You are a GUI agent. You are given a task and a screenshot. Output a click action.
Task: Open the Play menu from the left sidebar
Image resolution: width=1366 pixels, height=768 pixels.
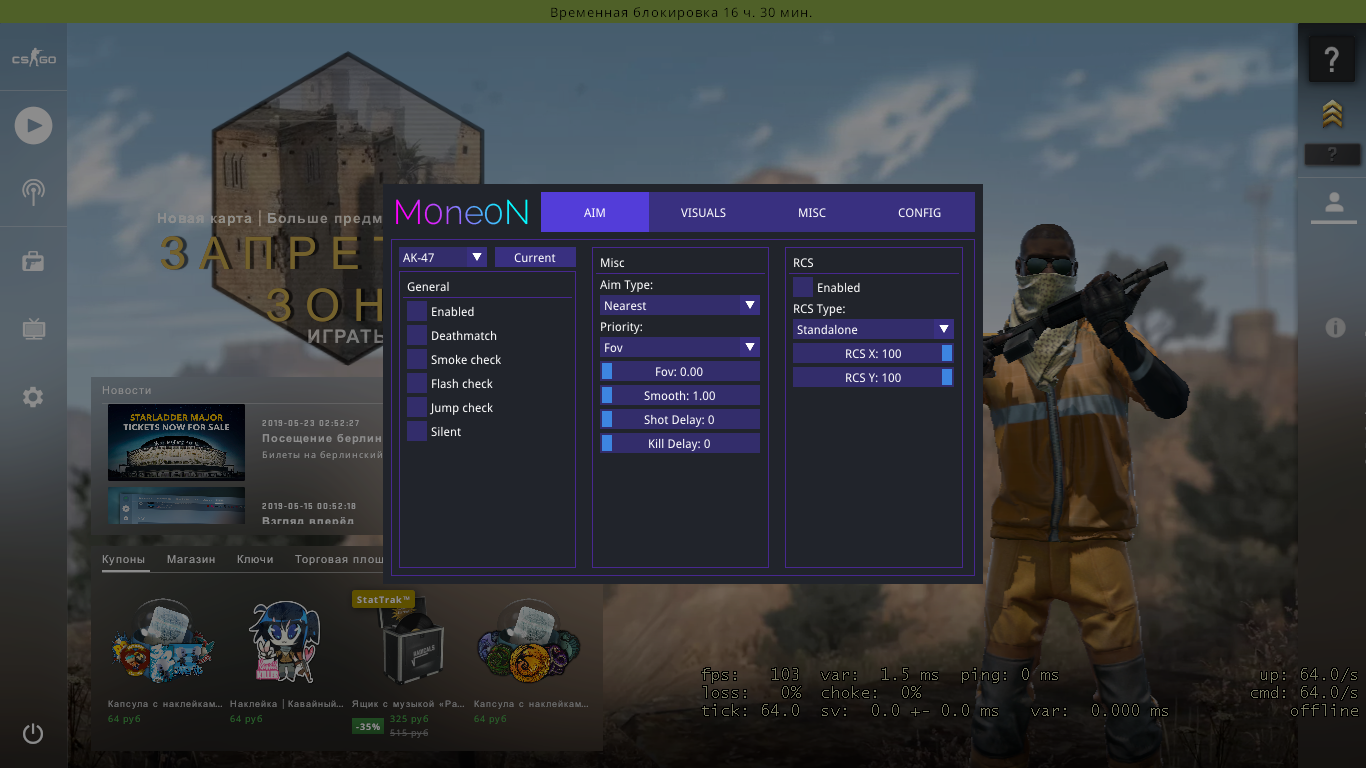pos(33,125)
